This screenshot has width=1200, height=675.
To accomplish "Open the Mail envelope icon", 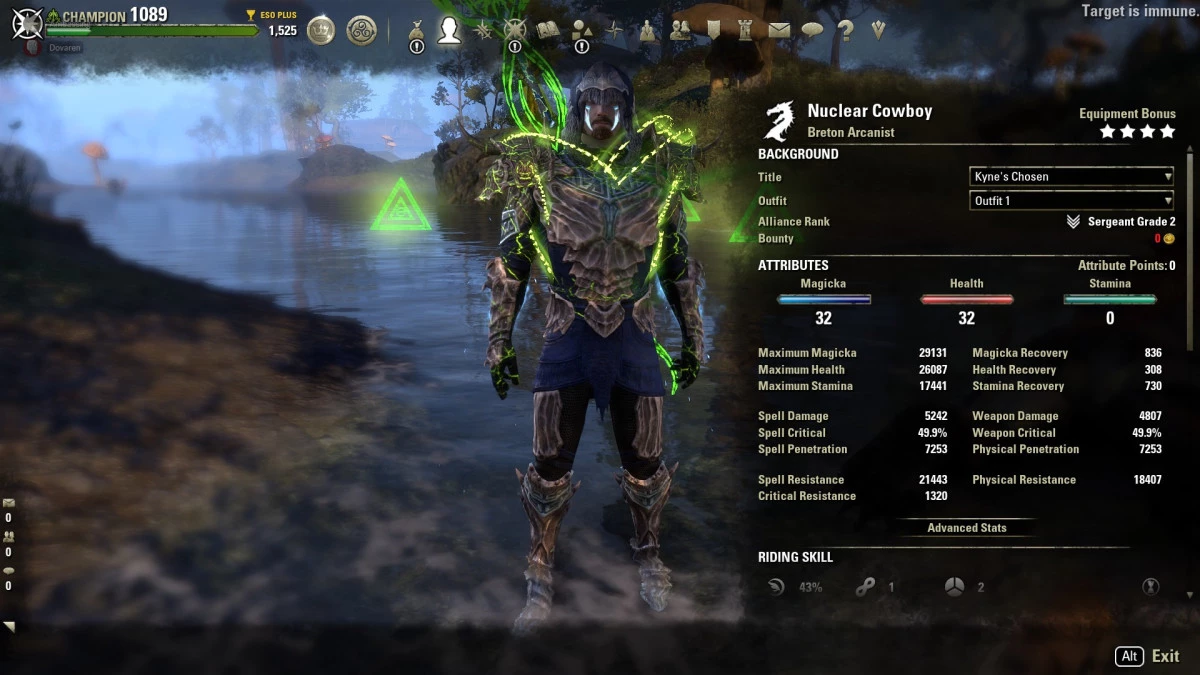I will pyautogui.click(x=779, y=30).
